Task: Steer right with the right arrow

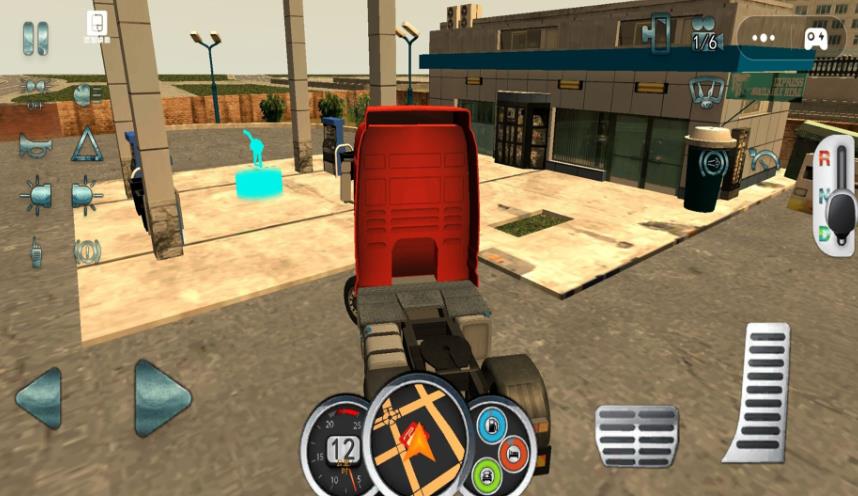Action: pyautogui.click(x=162, y=398)
